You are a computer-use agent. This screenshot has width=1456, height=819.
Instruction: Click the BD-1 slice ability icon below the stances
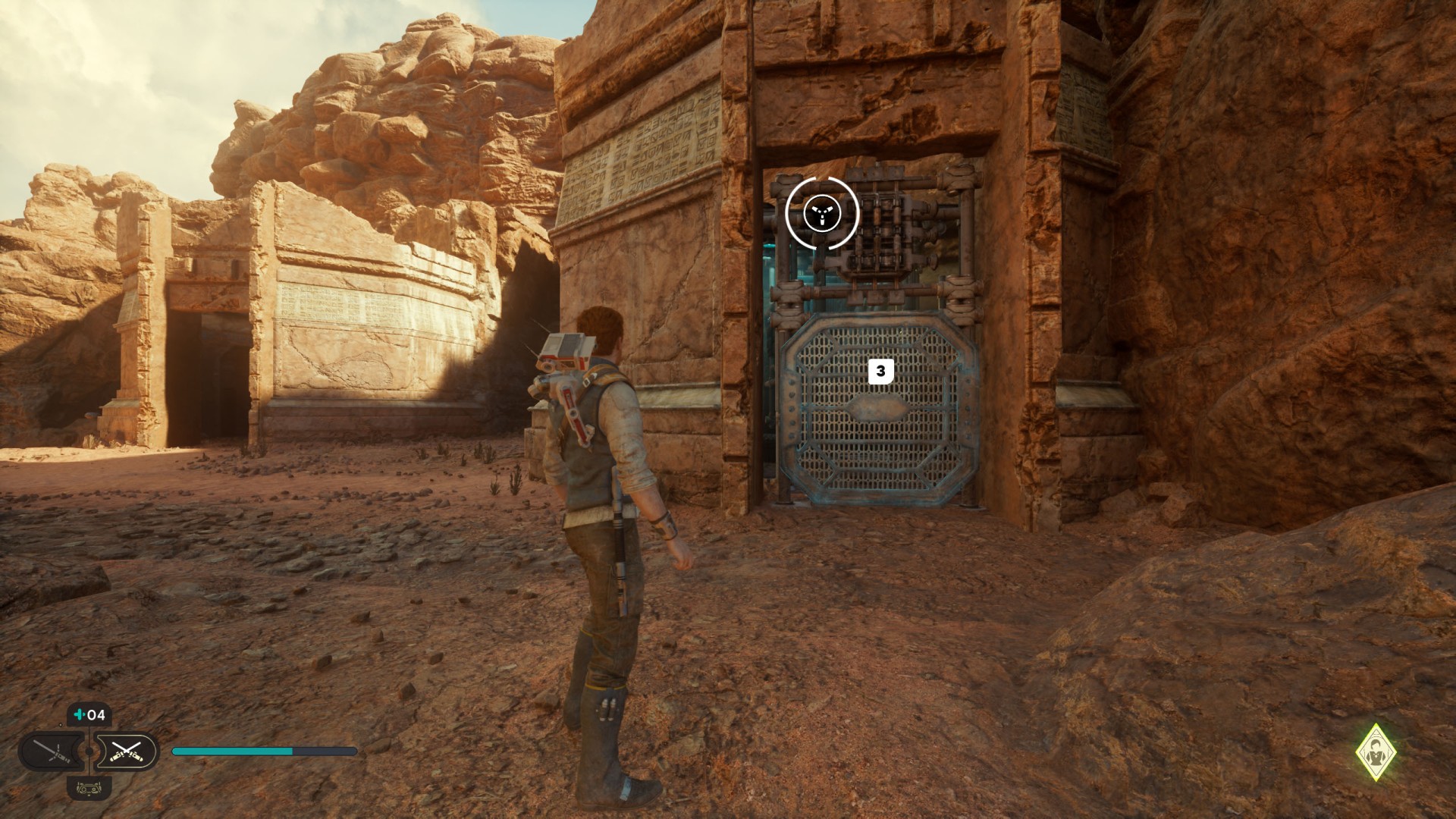(89, 789)
